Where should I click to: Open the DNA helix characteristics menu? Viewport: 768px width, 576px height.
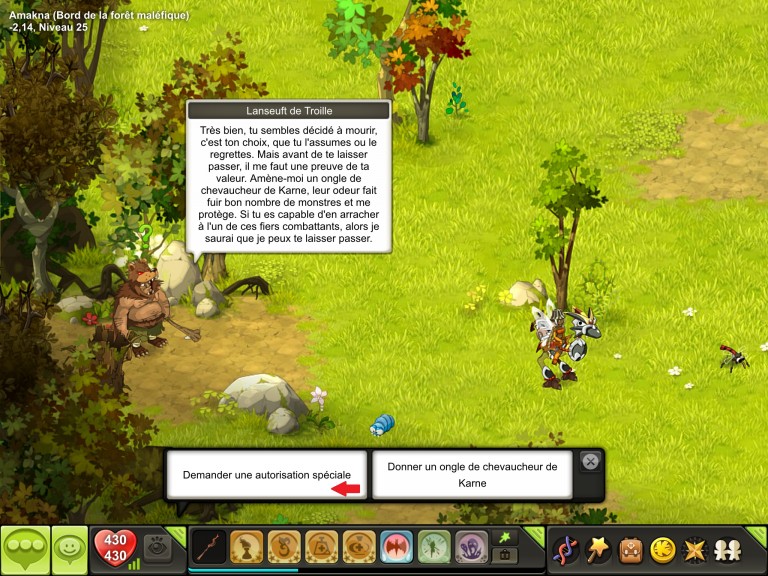[x=566, y=549]
